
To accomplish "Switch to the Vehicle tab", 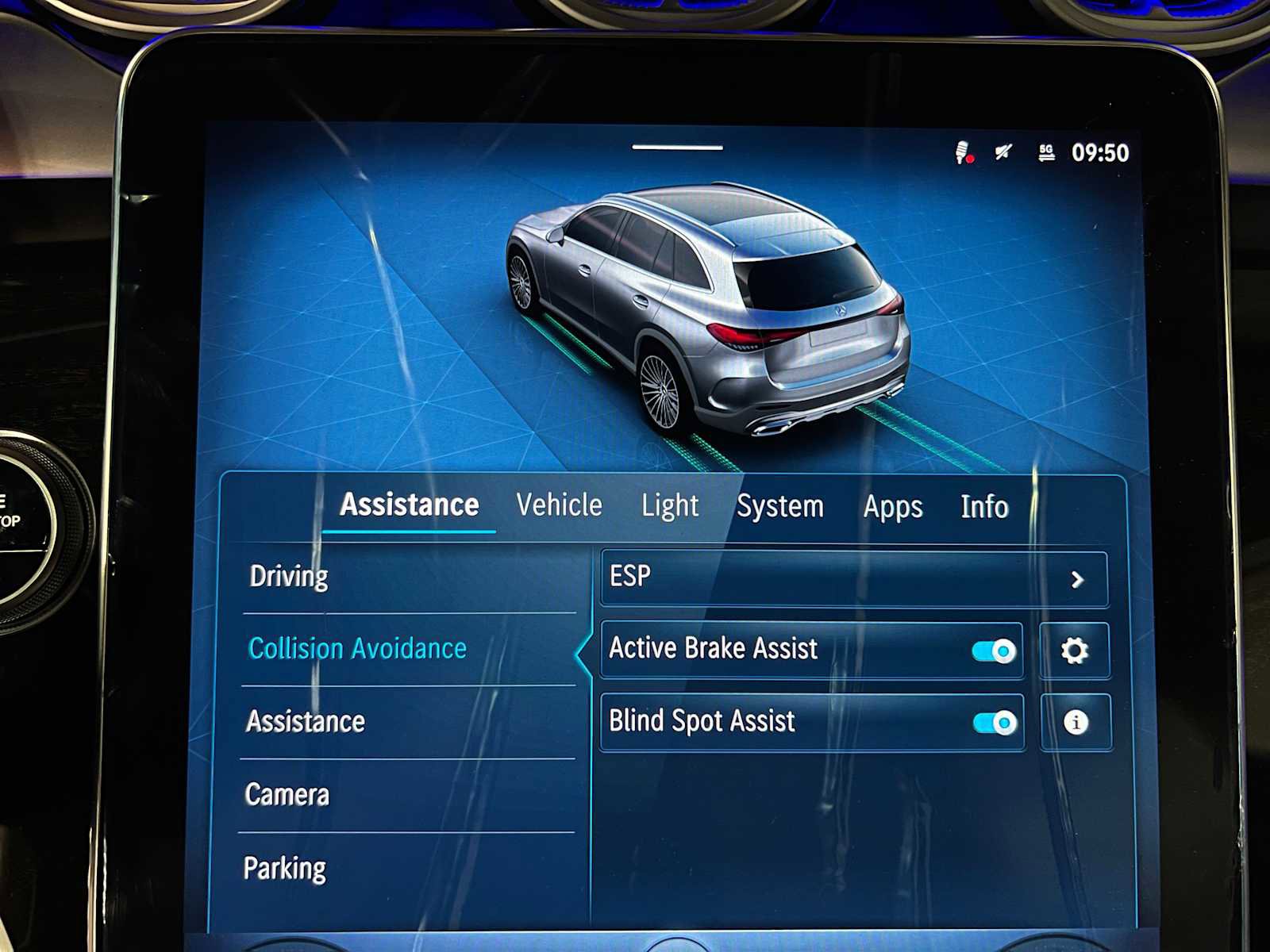I will coord(558,505).
